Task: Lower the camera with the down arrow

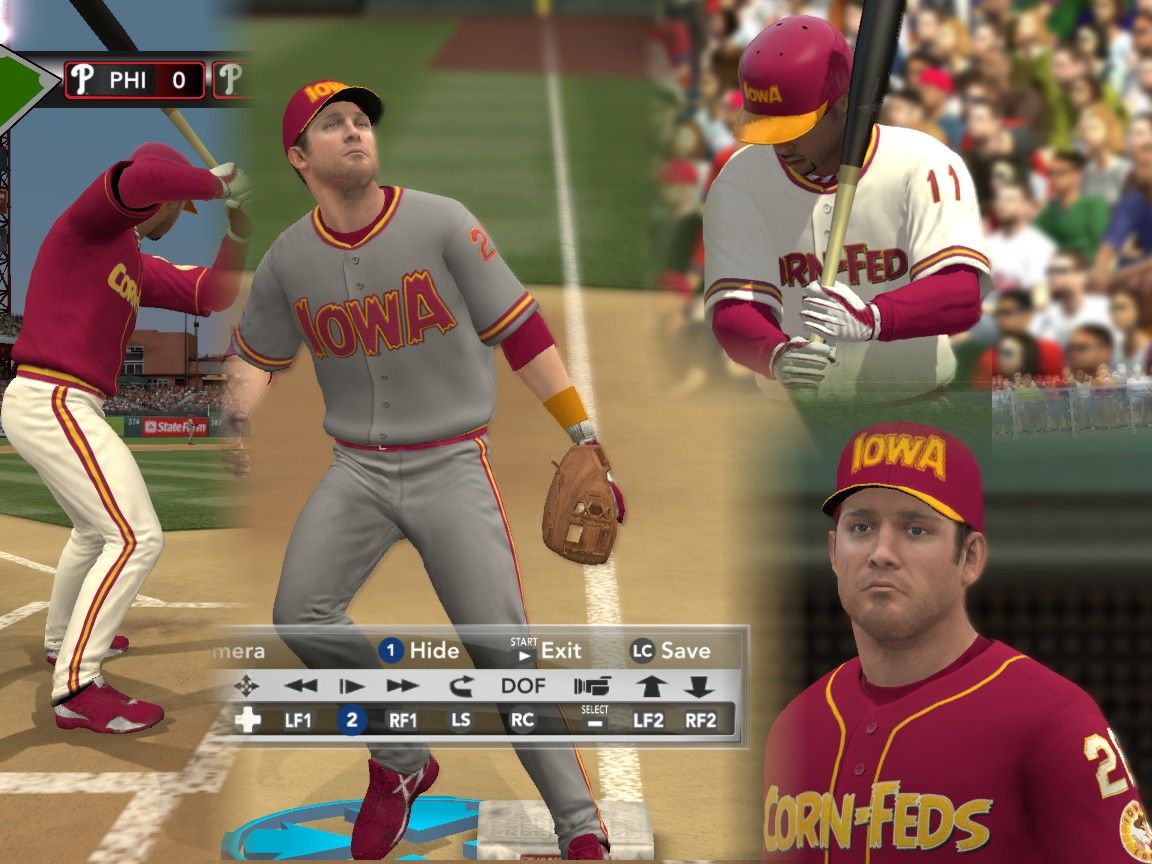Action: click(699, 686)
